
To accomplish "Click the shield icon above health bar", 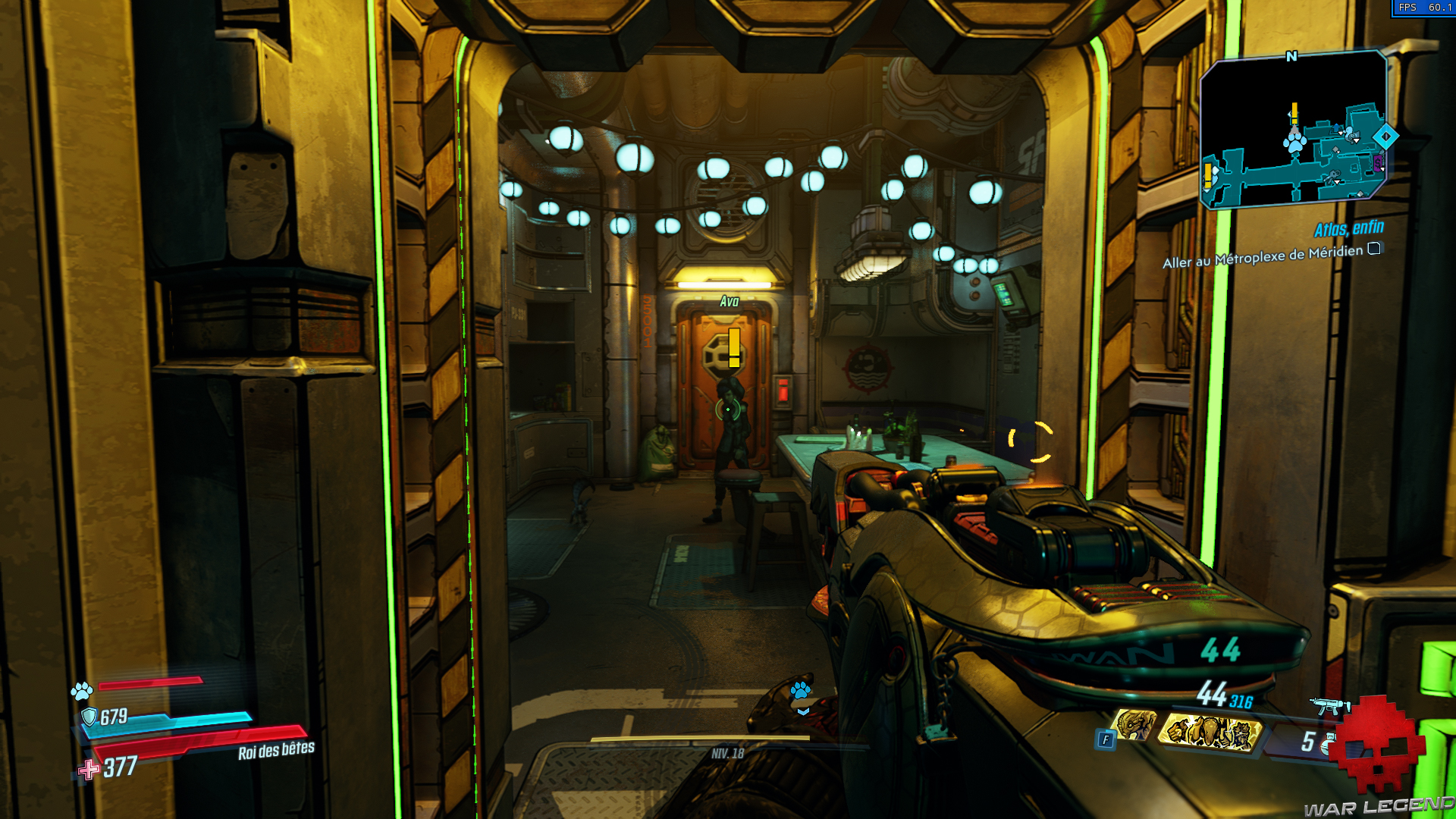I will pyautogui.click(x=90, y=715).
